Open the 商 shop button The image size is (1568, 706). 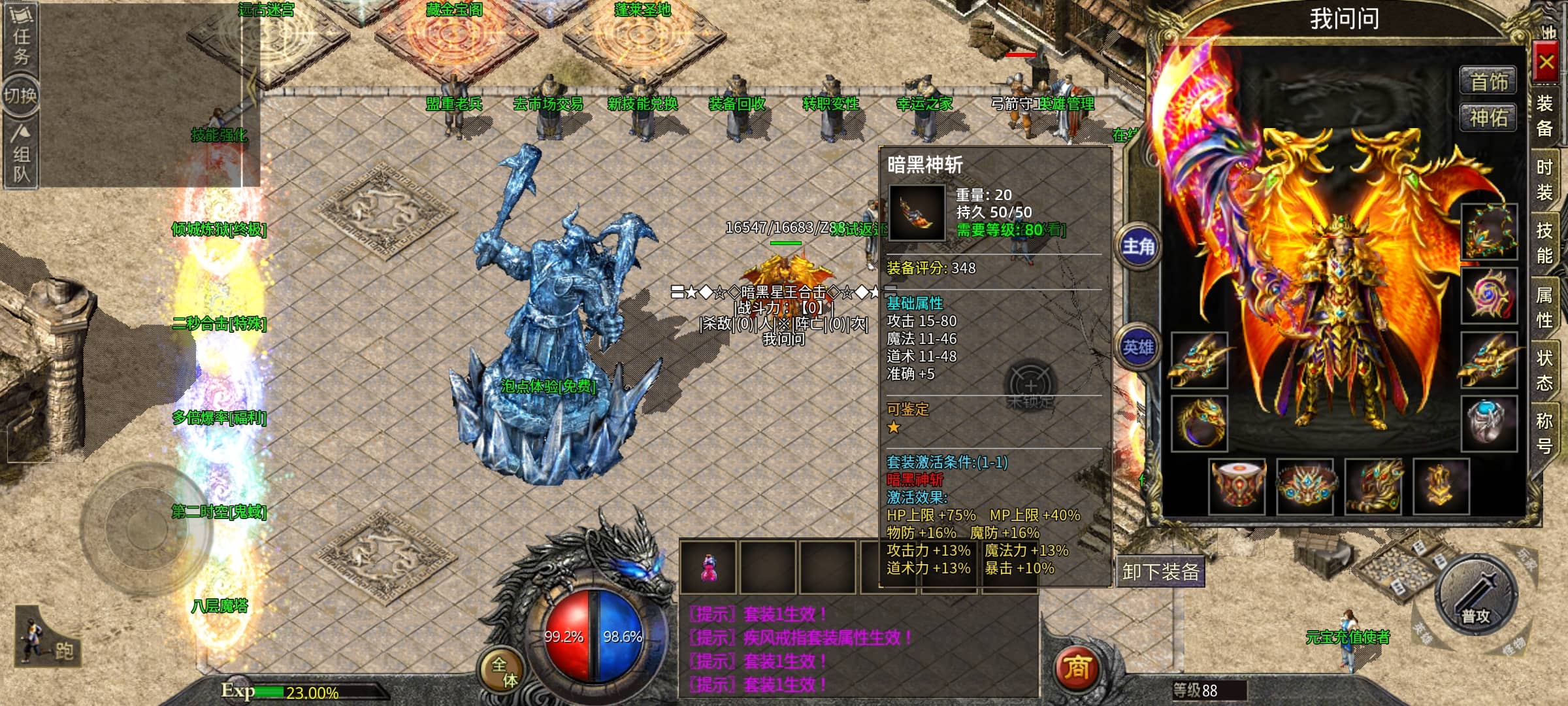point(1077,667)
